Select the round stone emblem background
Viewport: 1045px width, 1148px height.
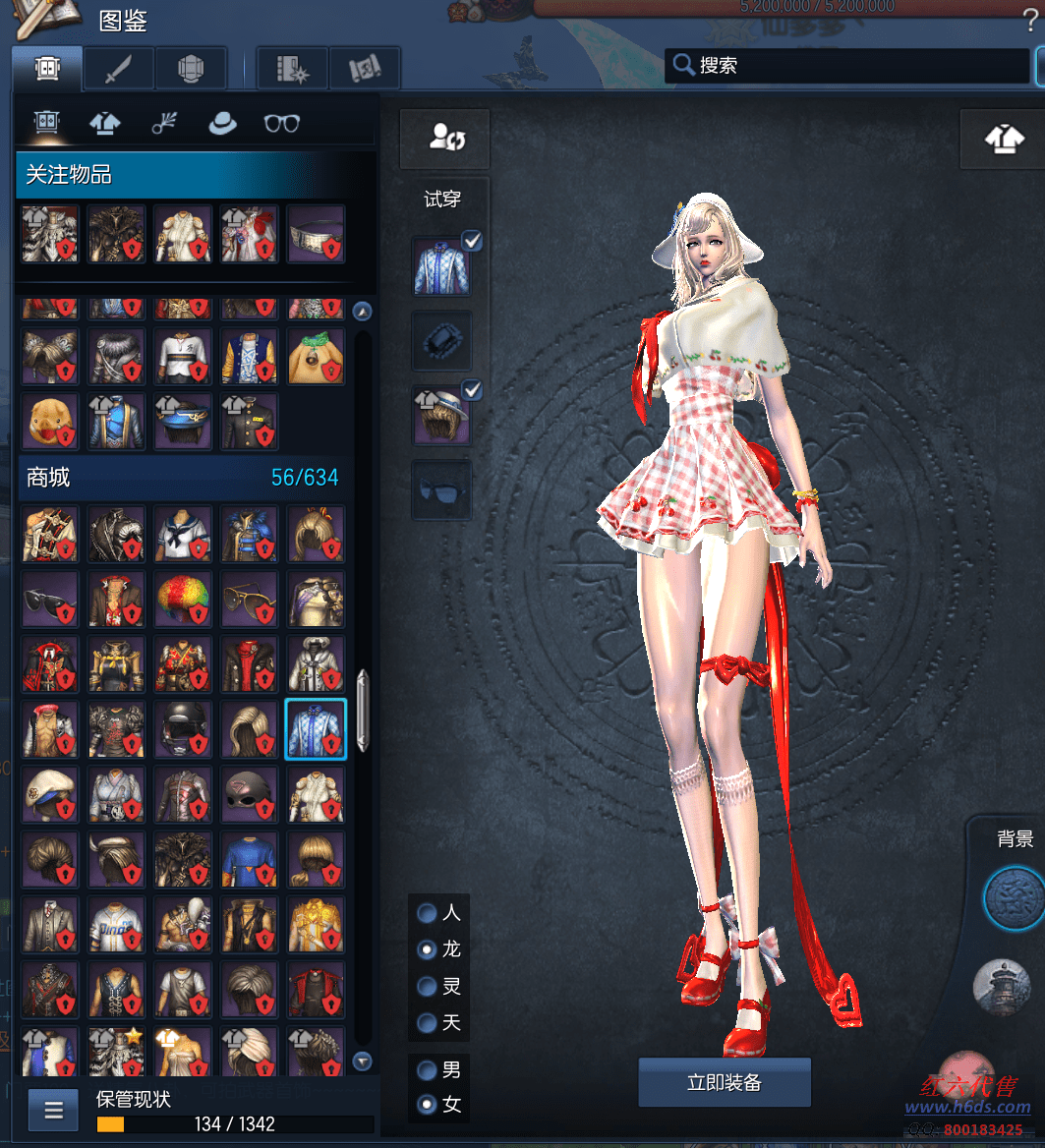pyautogui.click(x=1013, y=898)
